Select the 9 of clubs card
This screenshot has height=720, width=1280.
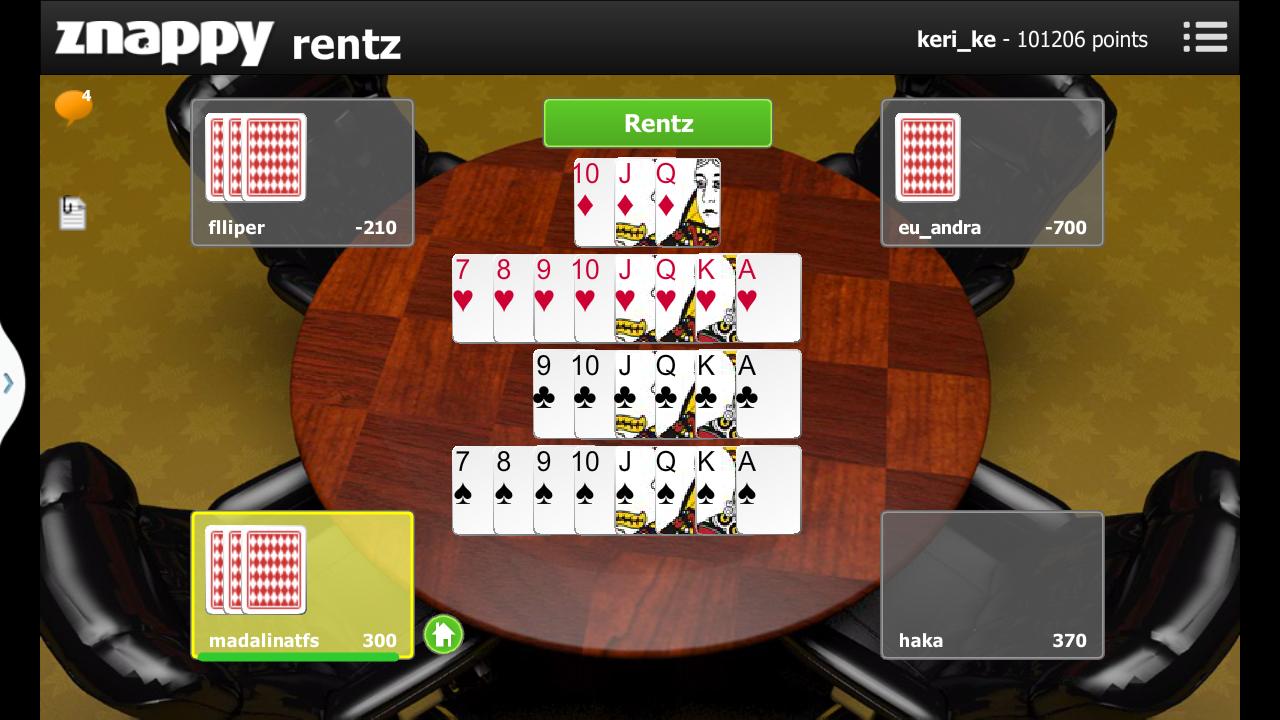coord(552,394)
